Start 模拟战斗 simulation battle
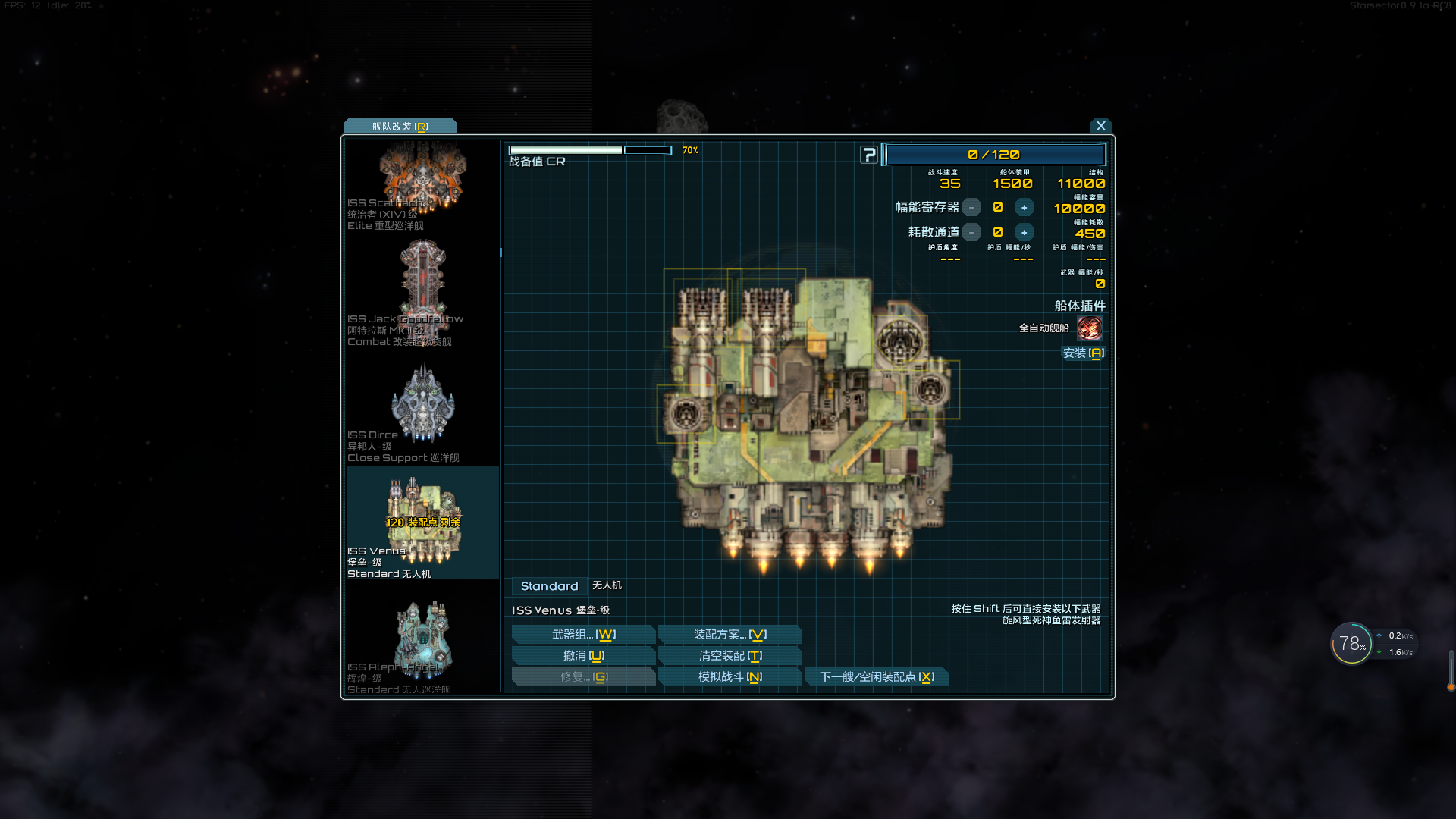Image resolution: width=1456 pixels, height=819 pixels. point(730,677)
